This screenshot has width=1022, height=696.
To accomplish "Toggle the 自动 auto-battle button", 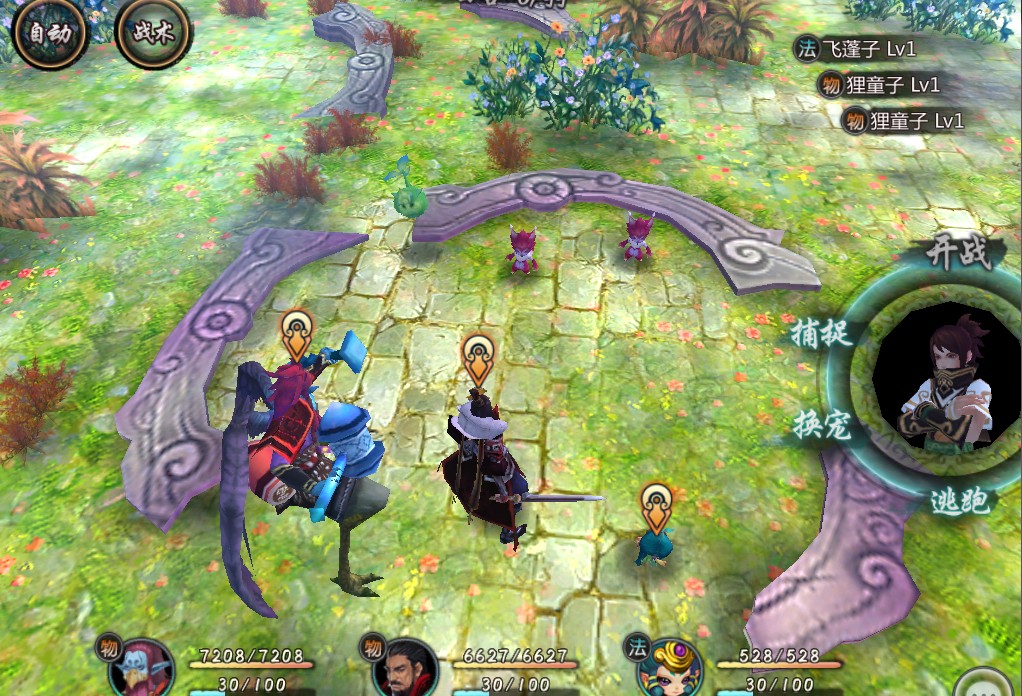I will pos(50,32).
